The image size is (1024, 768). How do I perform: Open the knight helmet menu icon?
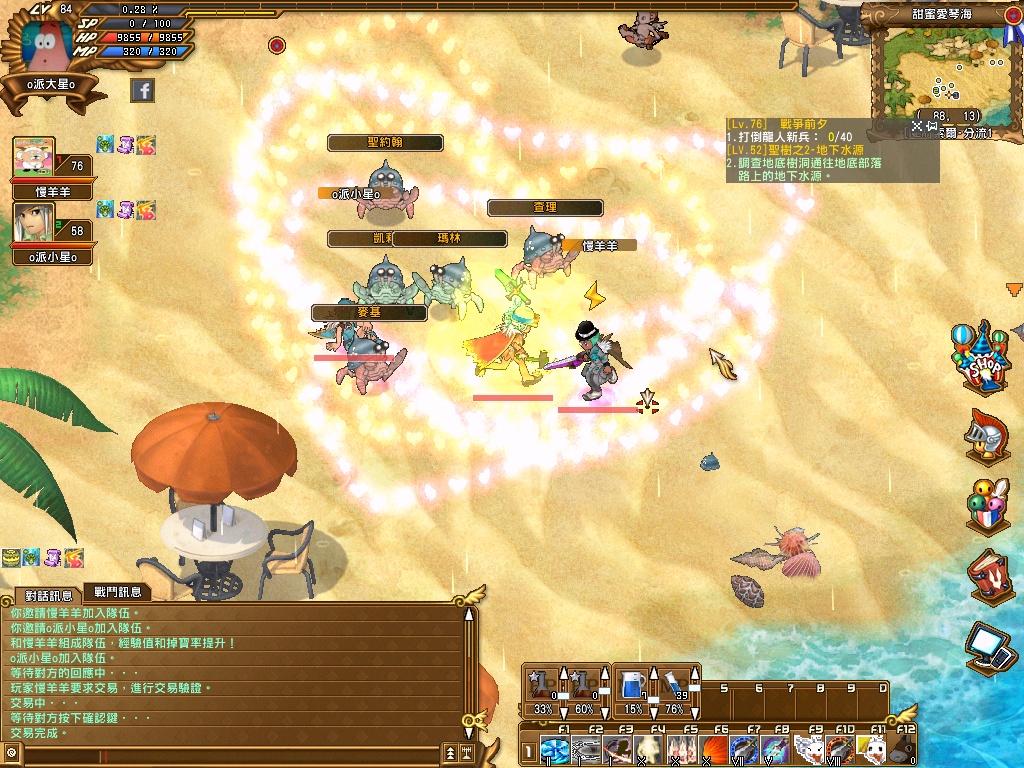click(x=983, y=435)
